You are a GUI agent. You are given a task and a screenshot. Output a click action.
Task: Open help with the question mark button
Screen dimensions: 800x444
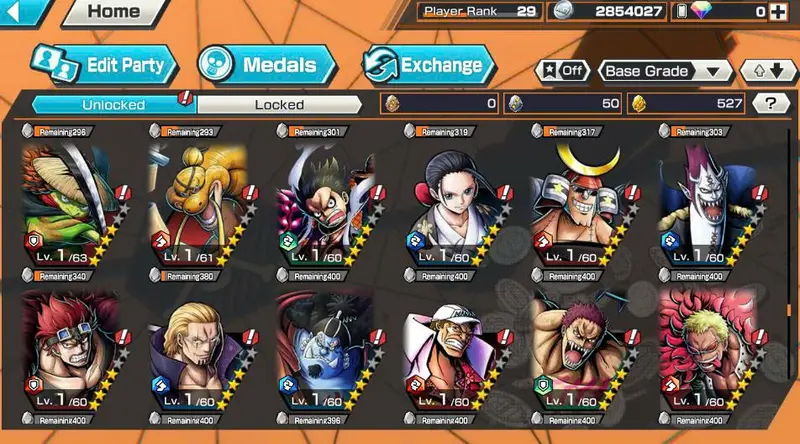pyautogui.click(x=770, y=103)
